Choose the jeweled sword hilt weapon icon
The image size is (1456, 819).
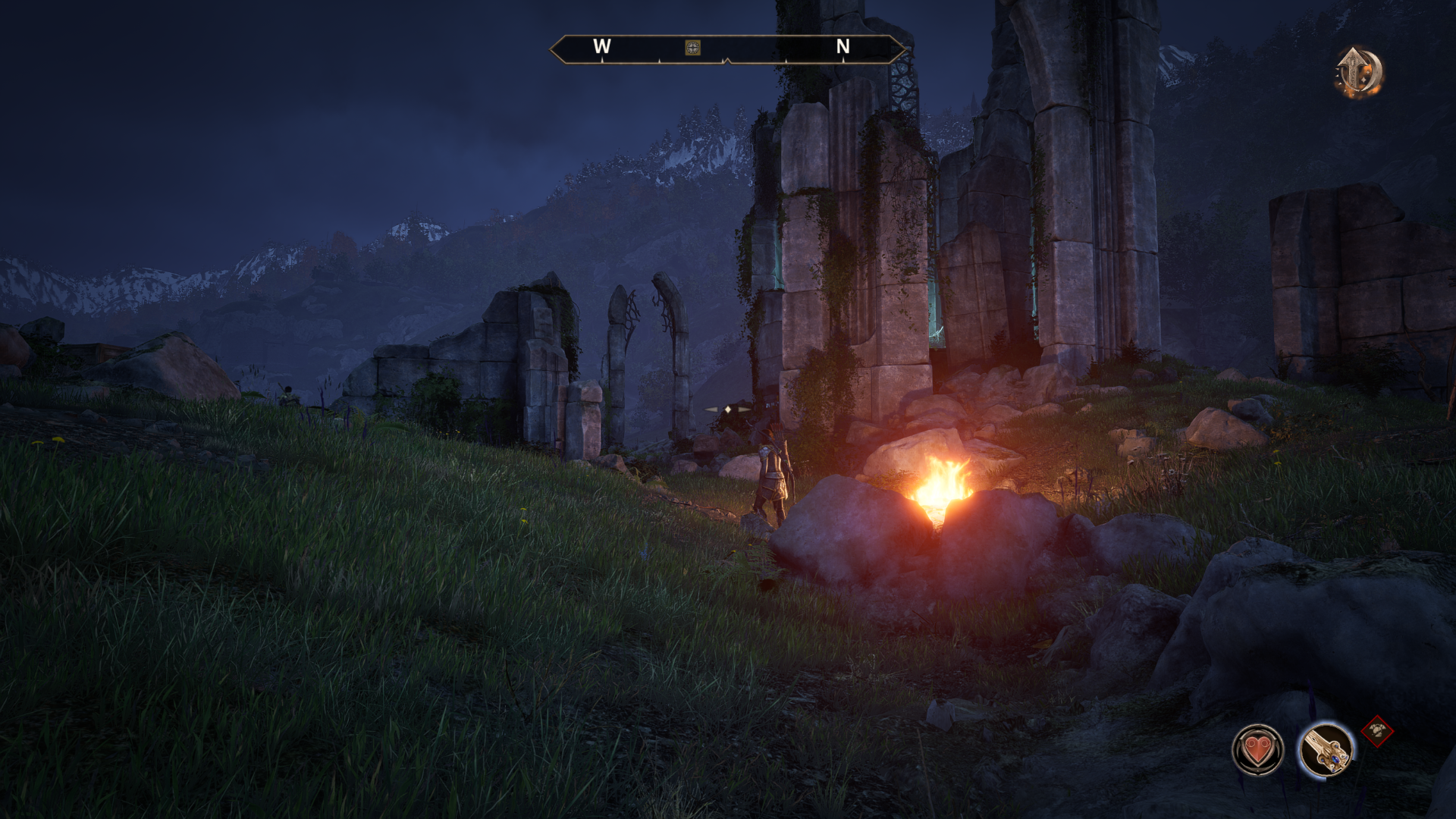coord(1326,749)
